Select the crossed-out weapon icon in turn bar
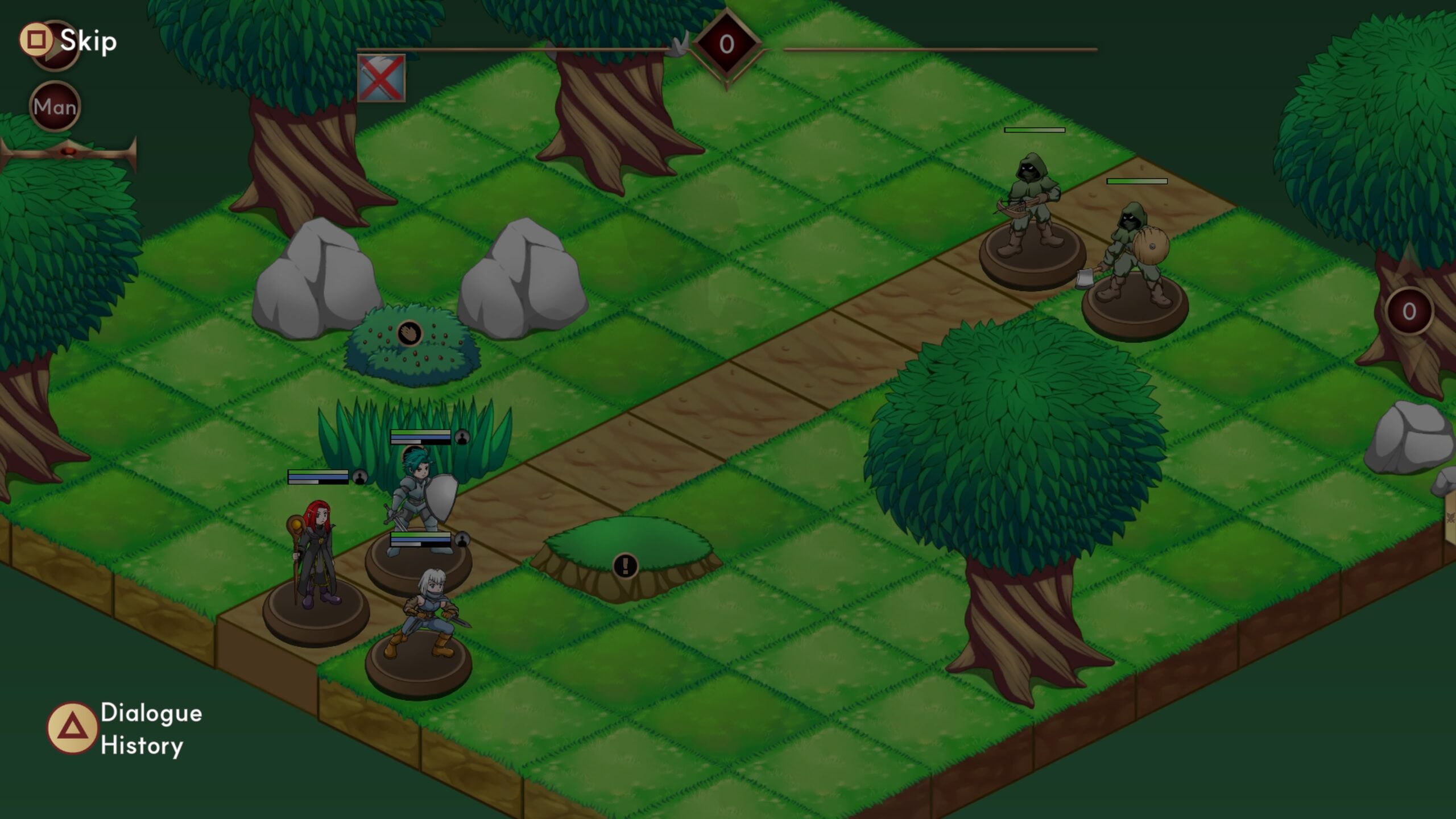1456x819 pixels. pos(381,78)
